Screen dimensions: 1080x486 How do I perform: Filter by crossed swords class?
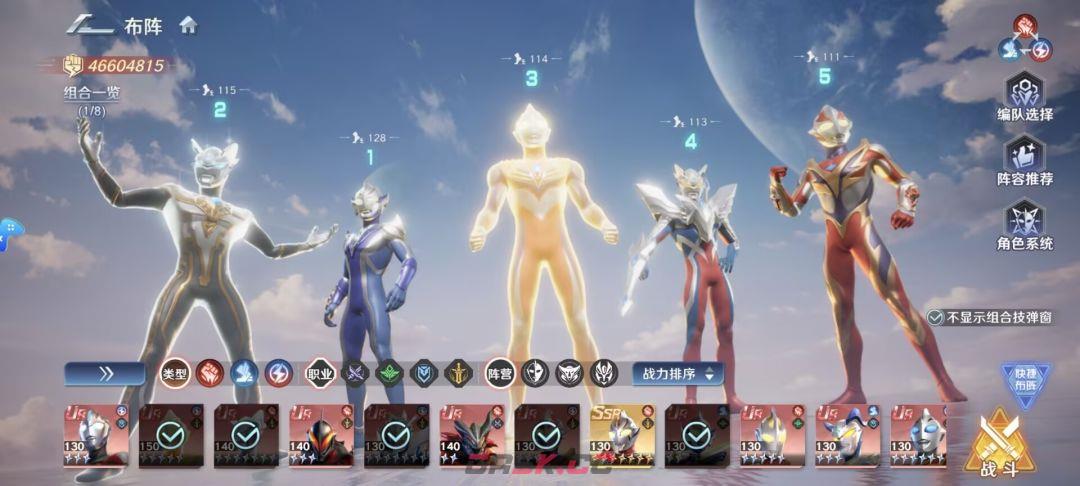point(355,374)
